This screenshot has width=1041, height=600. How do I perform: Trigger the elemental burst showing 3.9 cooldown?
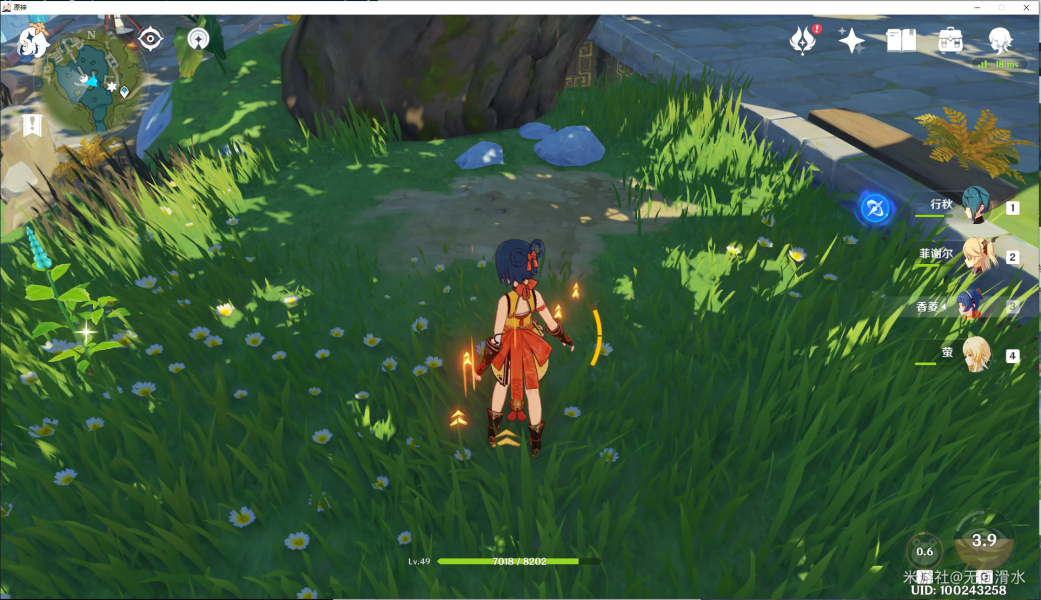984,543
